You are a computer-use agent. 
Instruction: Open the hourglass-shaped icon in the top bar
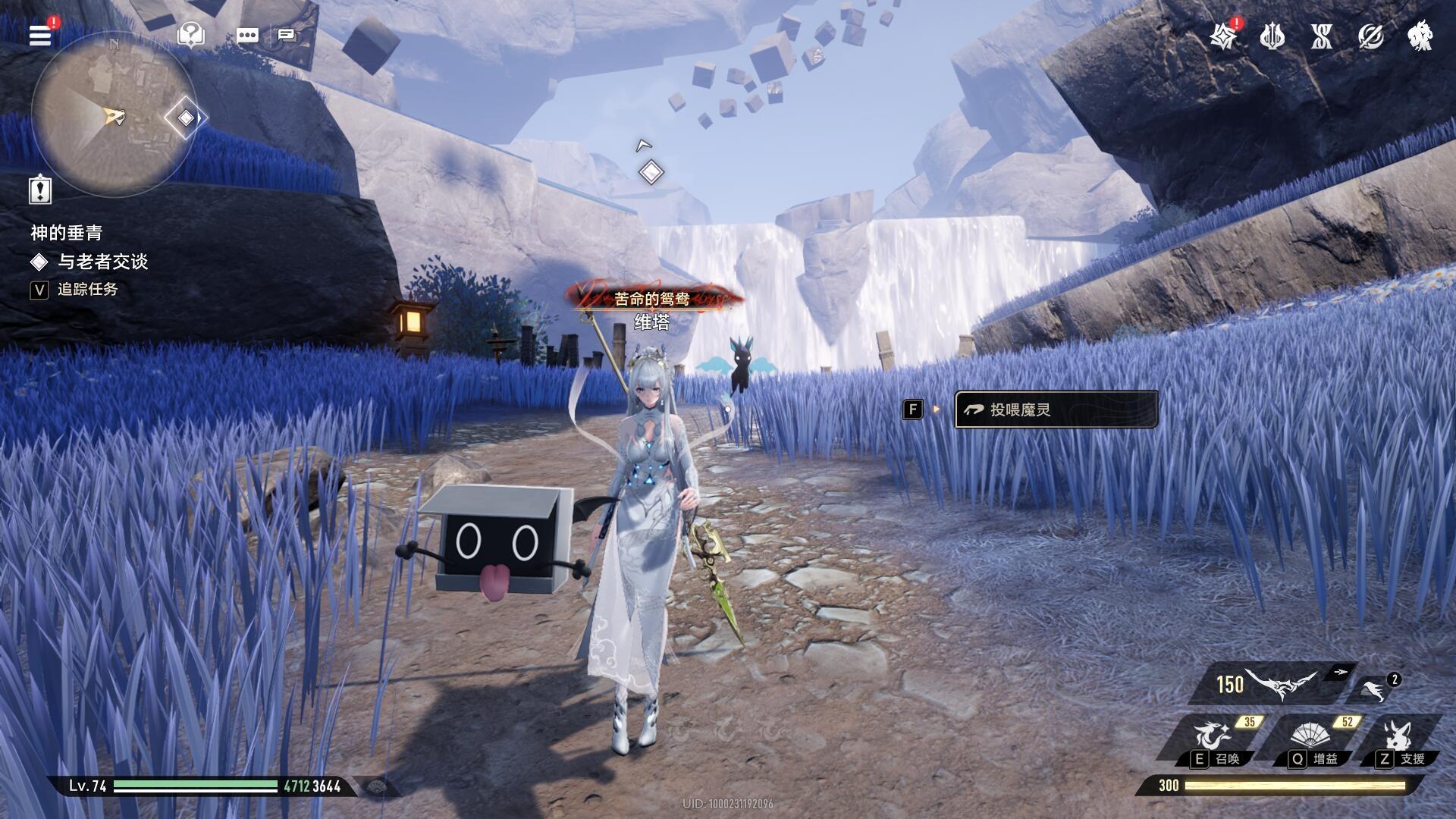(1321, 36)
